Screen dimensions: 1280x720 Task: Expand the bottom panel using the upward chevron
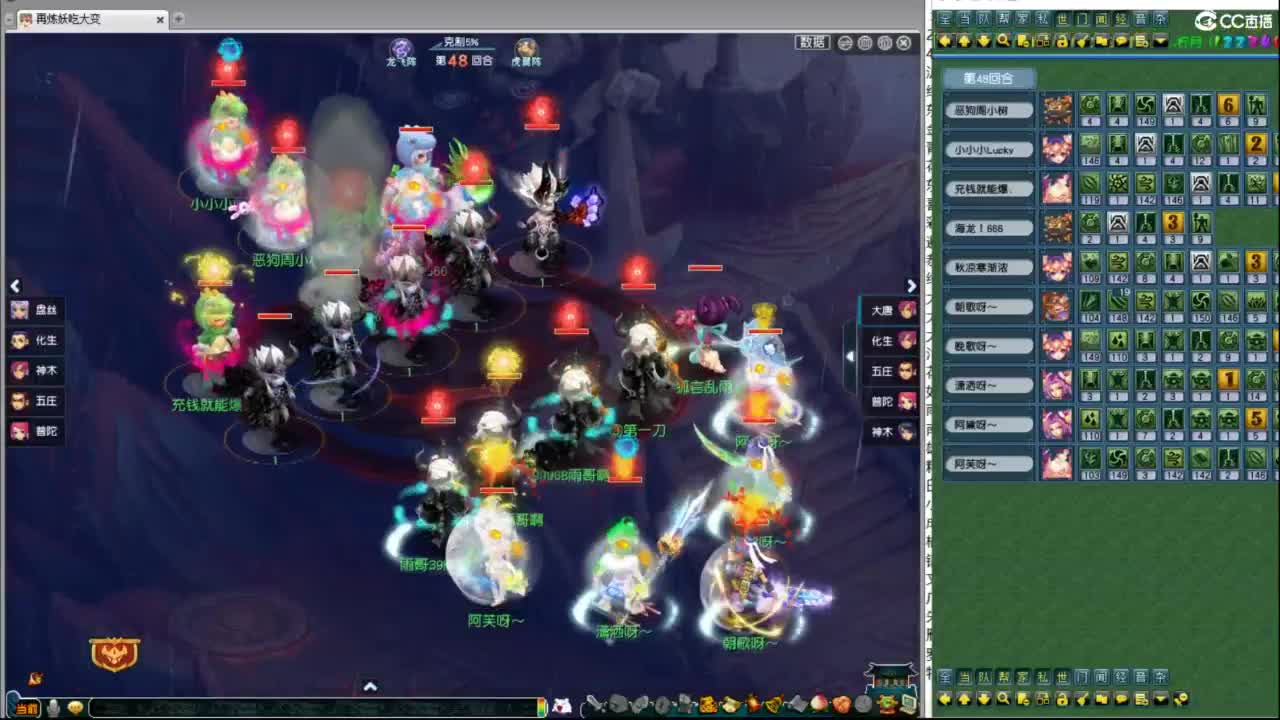click(x=371, y=688)
